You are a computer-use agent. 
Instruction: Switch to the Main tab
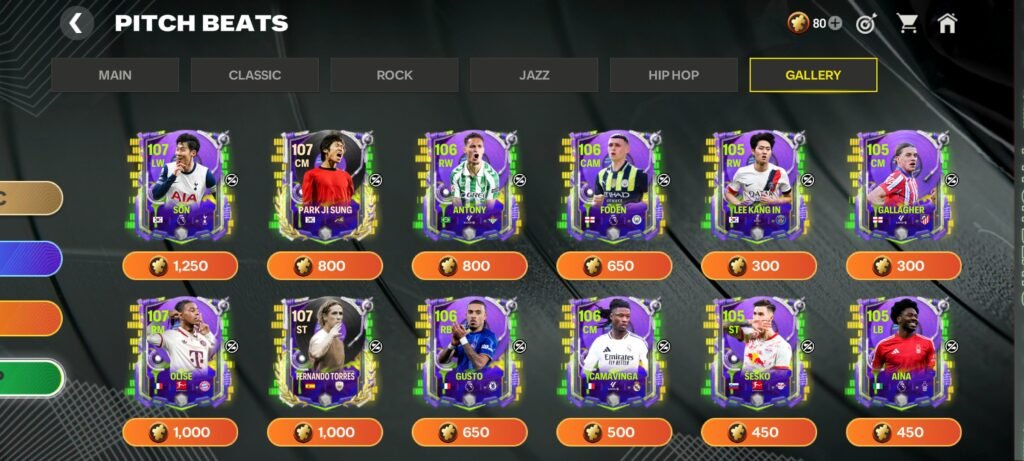[115, 75]
